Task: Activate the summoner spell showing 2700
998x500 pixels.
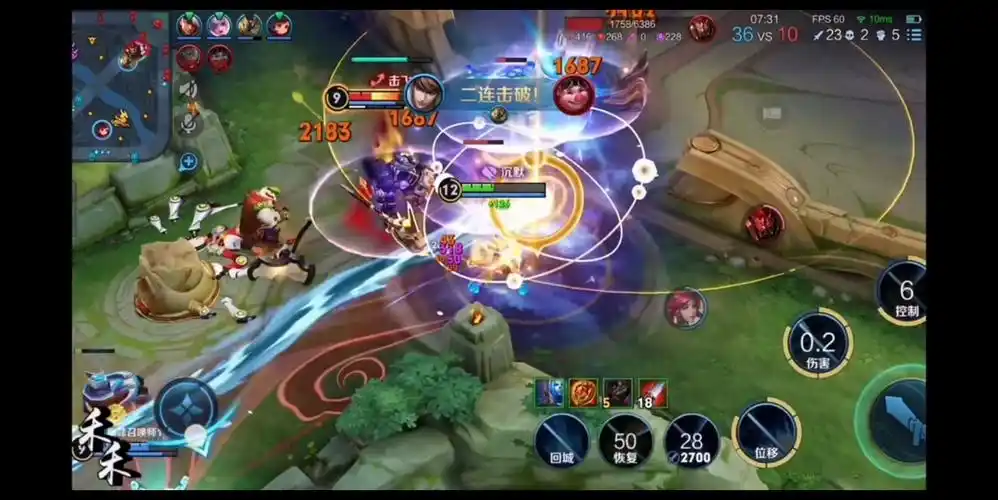Action: 692,441
